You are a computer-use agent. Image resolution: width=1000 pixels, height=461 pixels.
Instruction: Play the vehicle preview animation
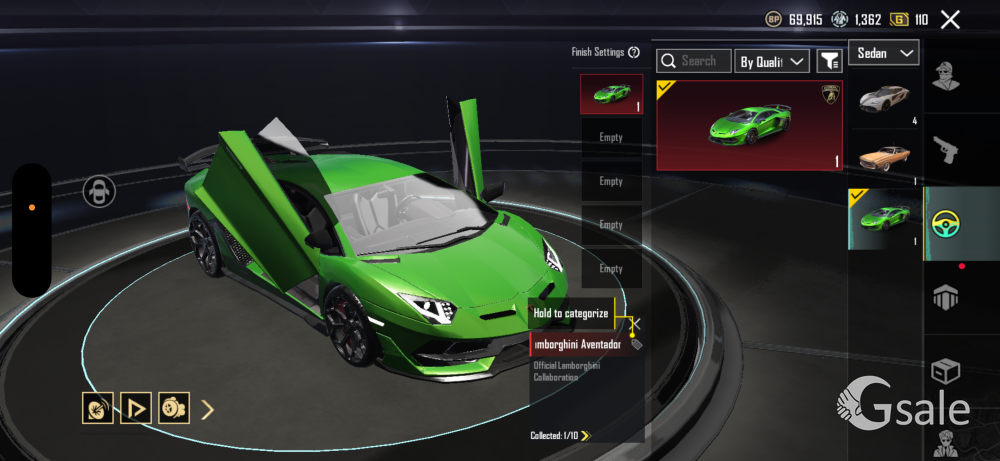pyautogui.click(x=135, y=408)
